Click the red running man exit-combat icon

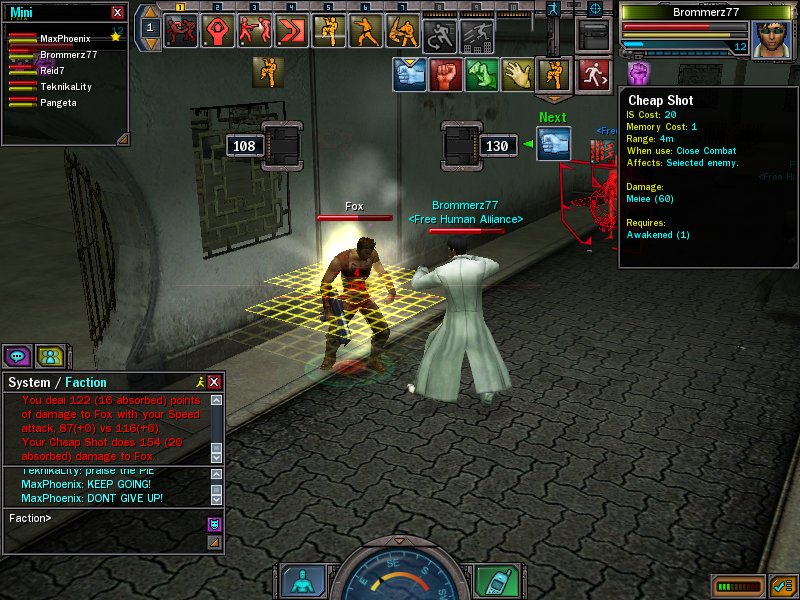[593, 74]
